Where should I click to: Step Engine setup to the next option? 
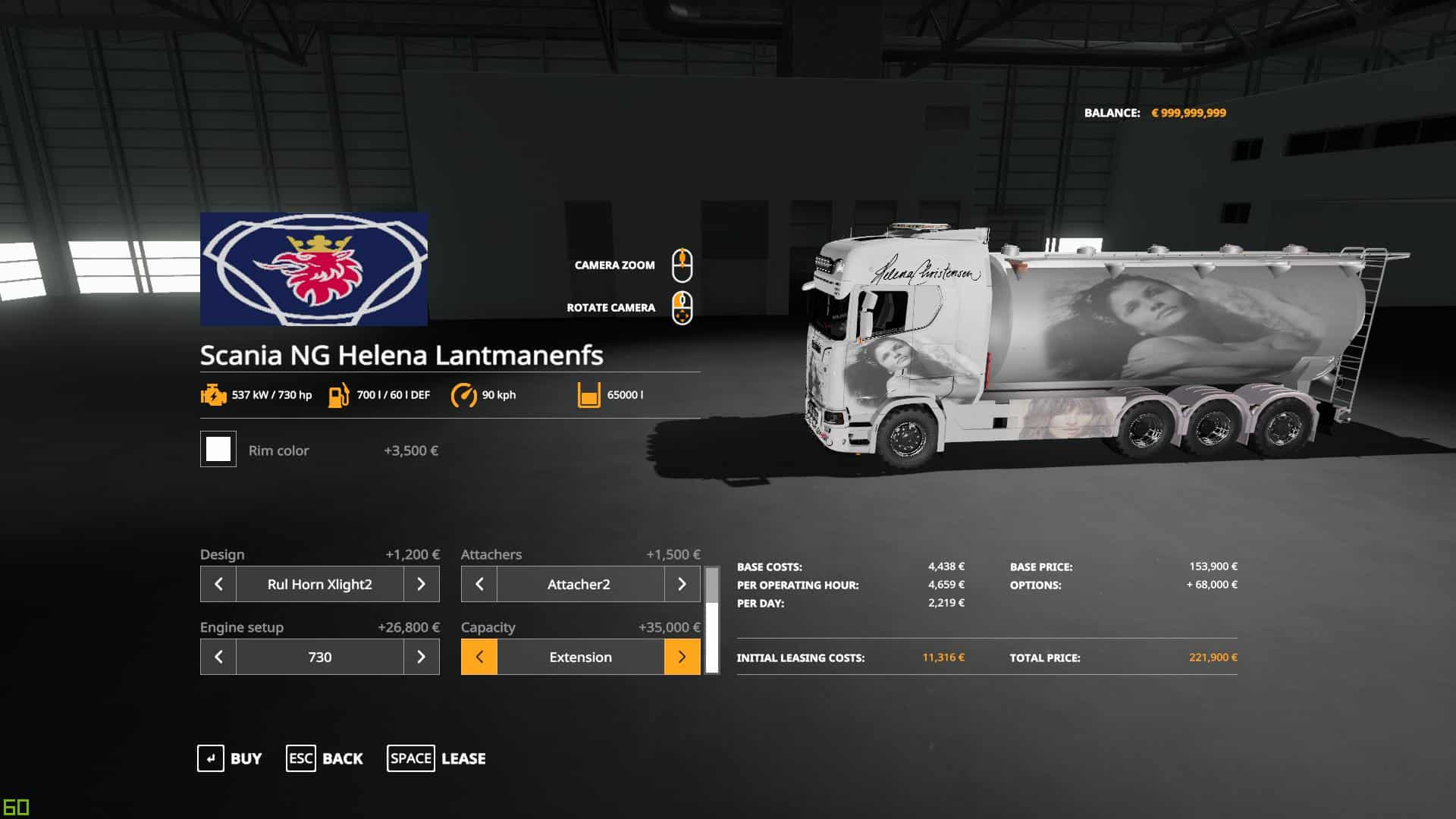pos(422,657)
